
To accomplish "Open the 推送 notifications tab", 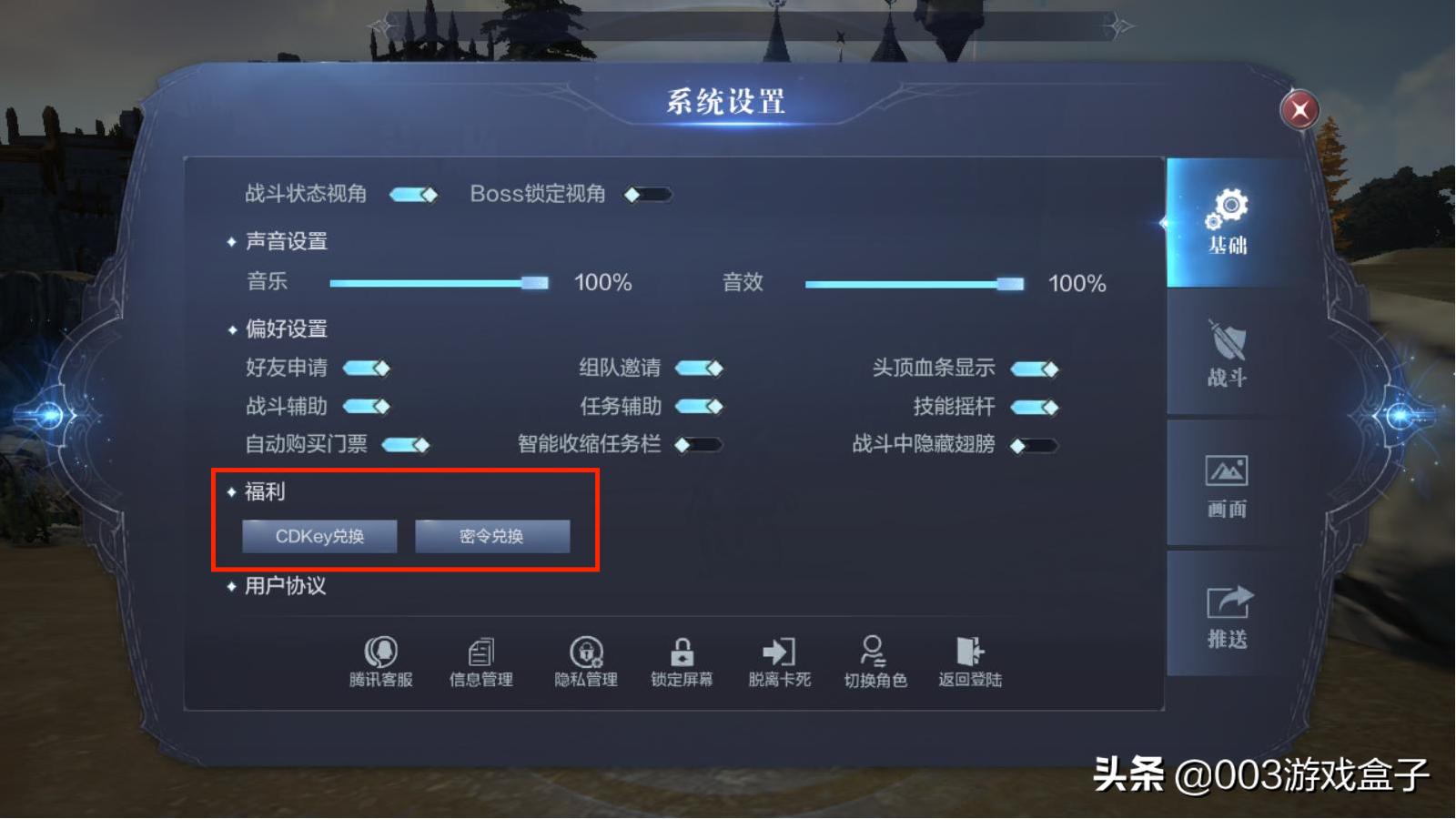I will [1227, 614].
